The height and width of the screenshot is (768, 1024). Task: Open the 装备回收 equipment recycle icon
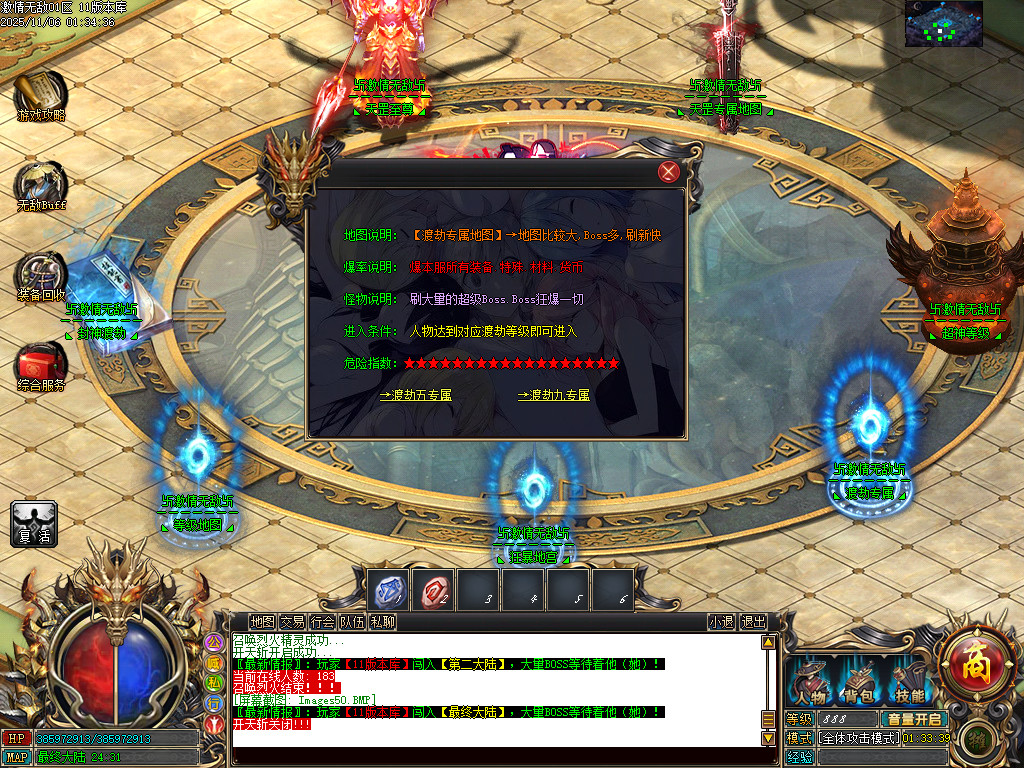(40, 274)
